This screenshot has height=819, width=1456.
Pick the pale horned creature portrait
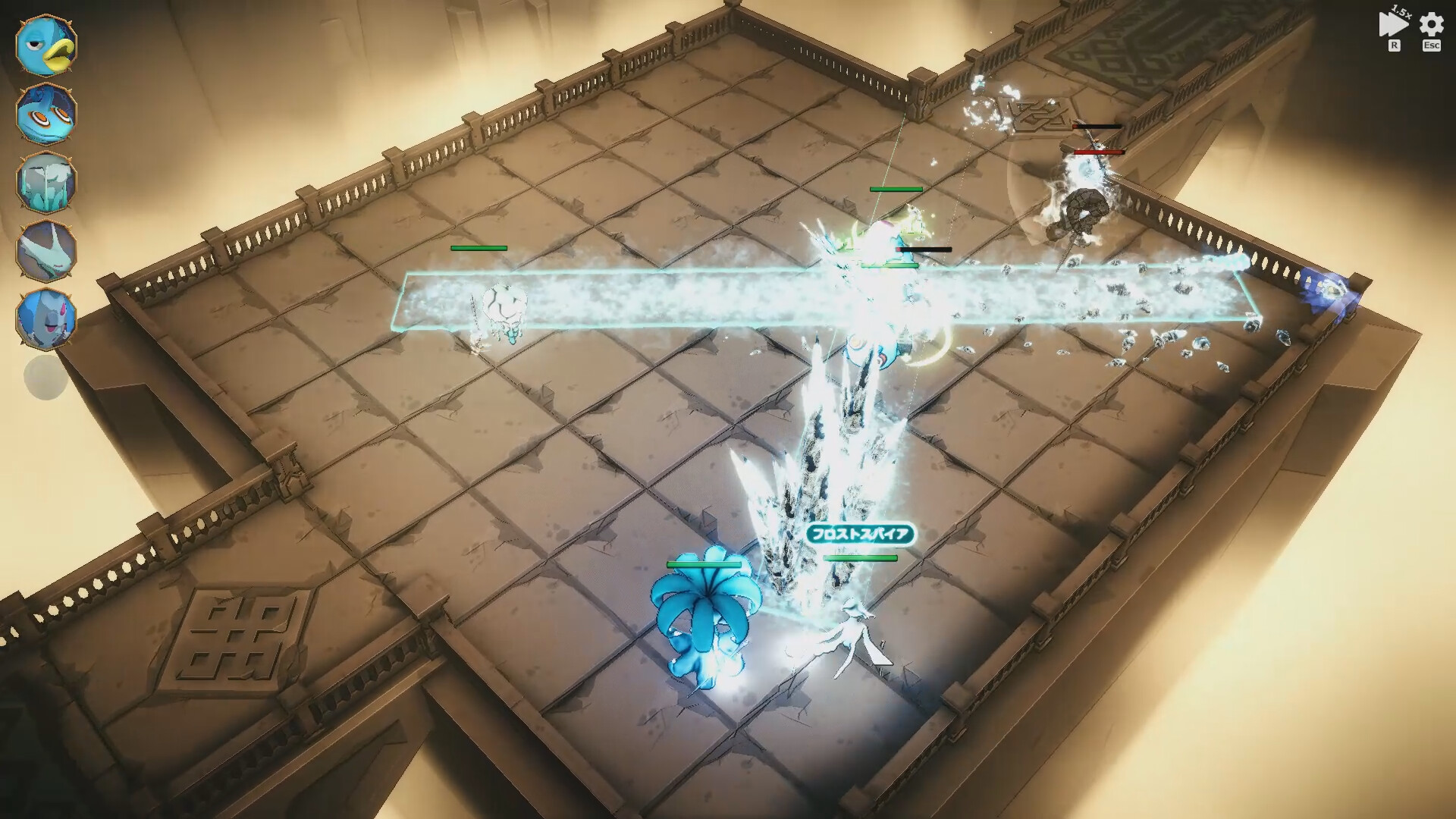pyautogui.click(x=46, y=251)
